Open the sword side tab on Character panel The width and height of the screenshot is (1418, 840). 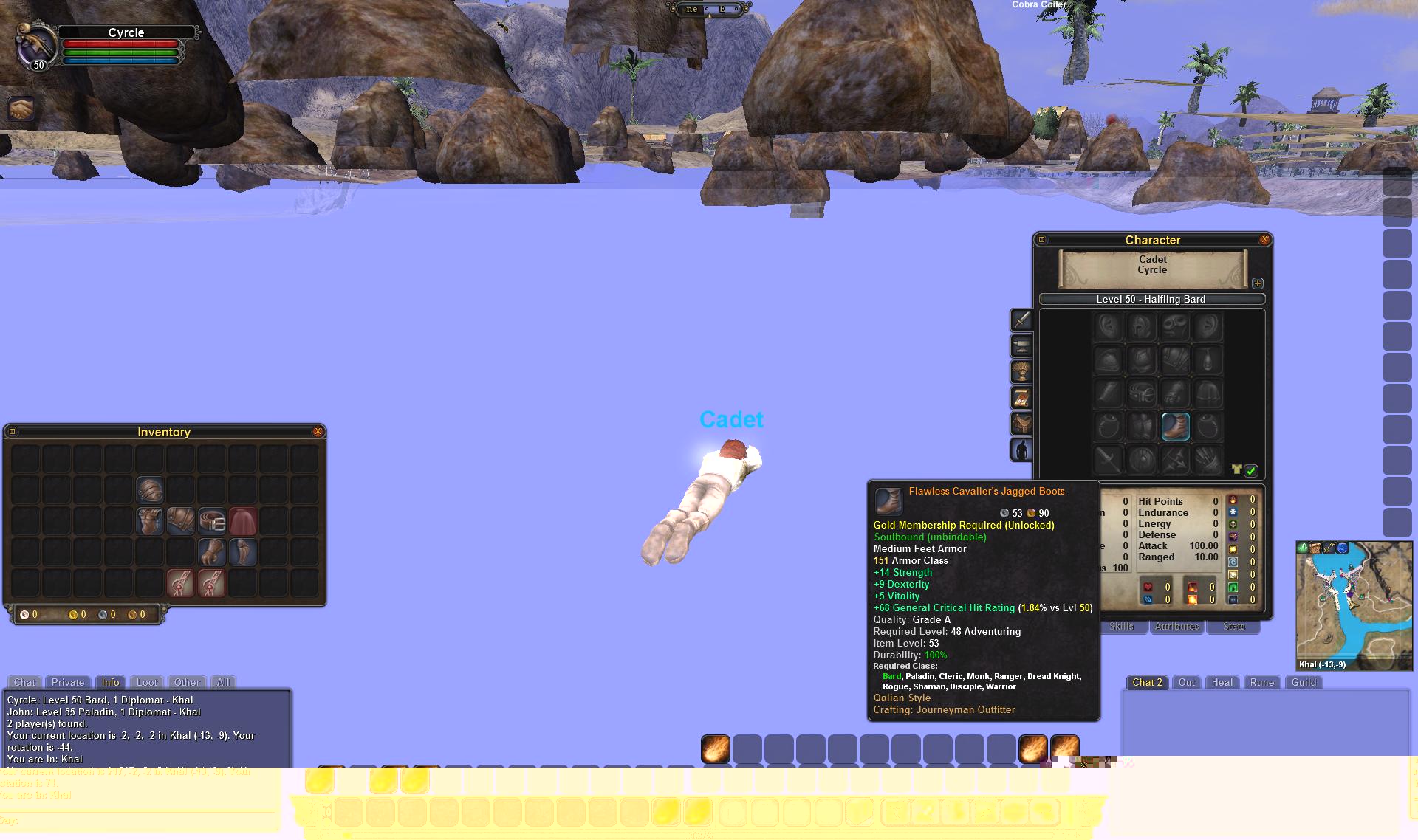click(x=1021, y=320)
